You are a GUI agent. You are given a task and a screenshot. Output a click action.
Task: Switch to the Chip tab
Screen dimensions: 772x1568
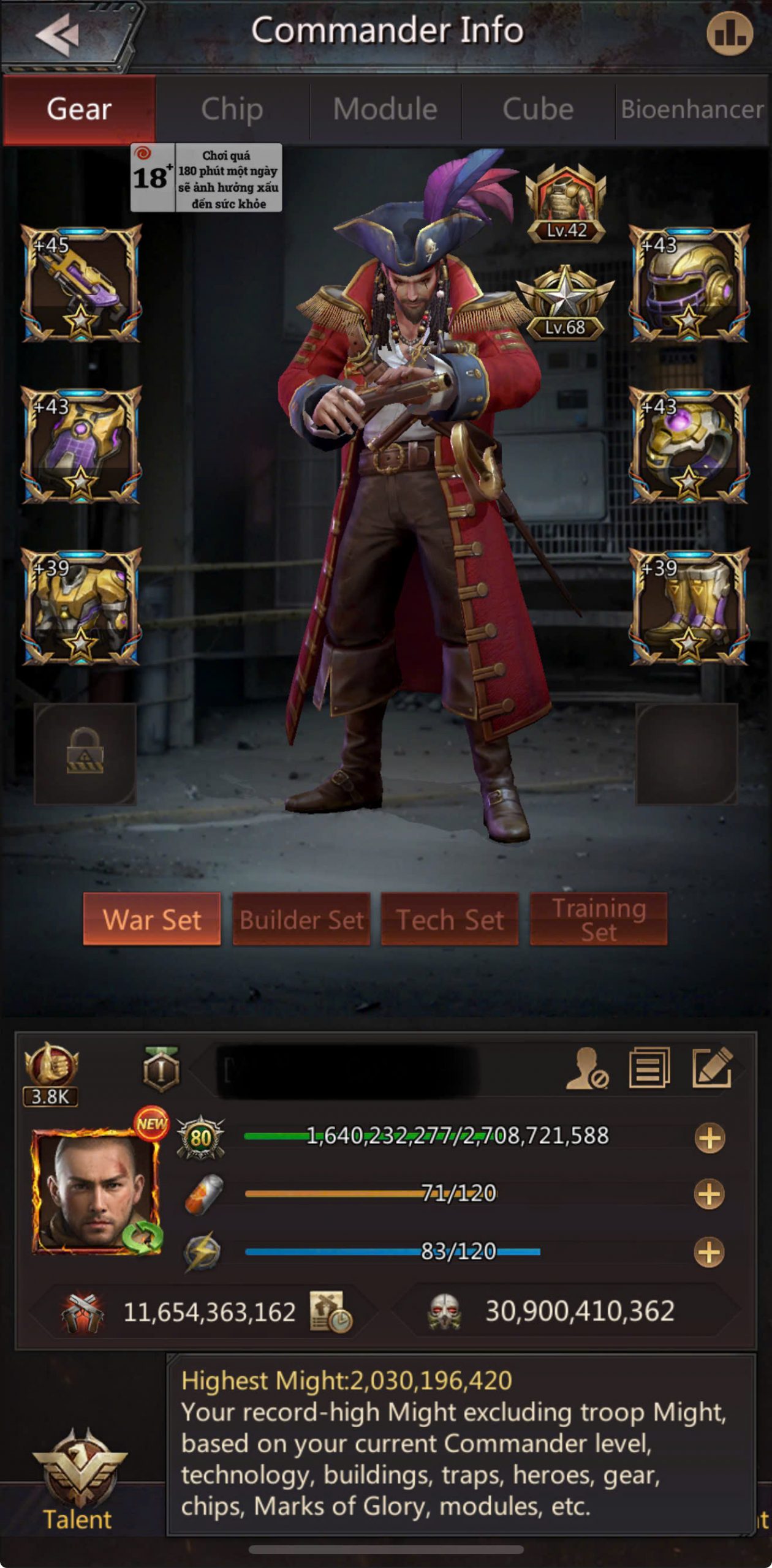[x=232, y=110]
